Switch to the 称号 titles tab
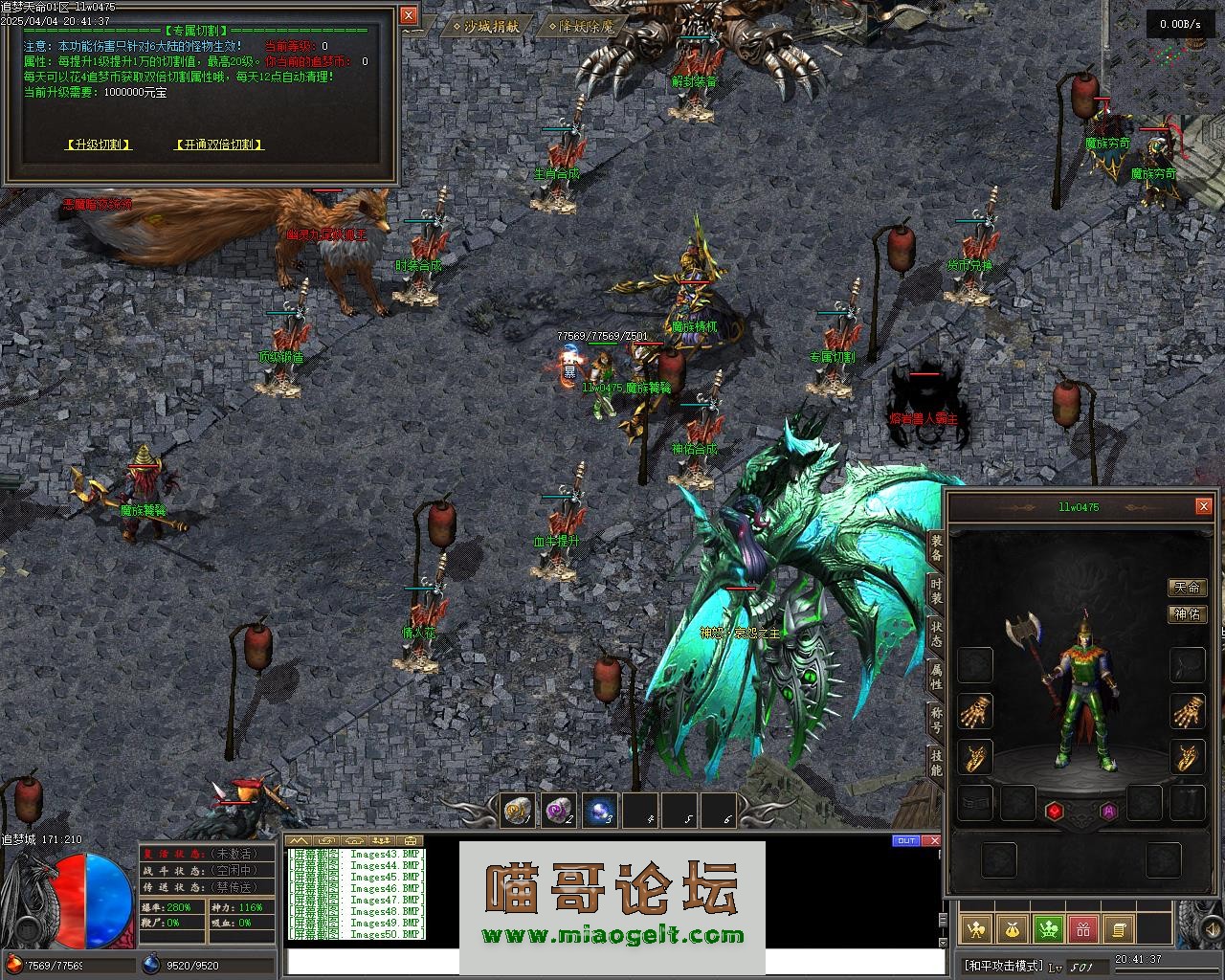The image size is (1225, 980). pos(936,720)
